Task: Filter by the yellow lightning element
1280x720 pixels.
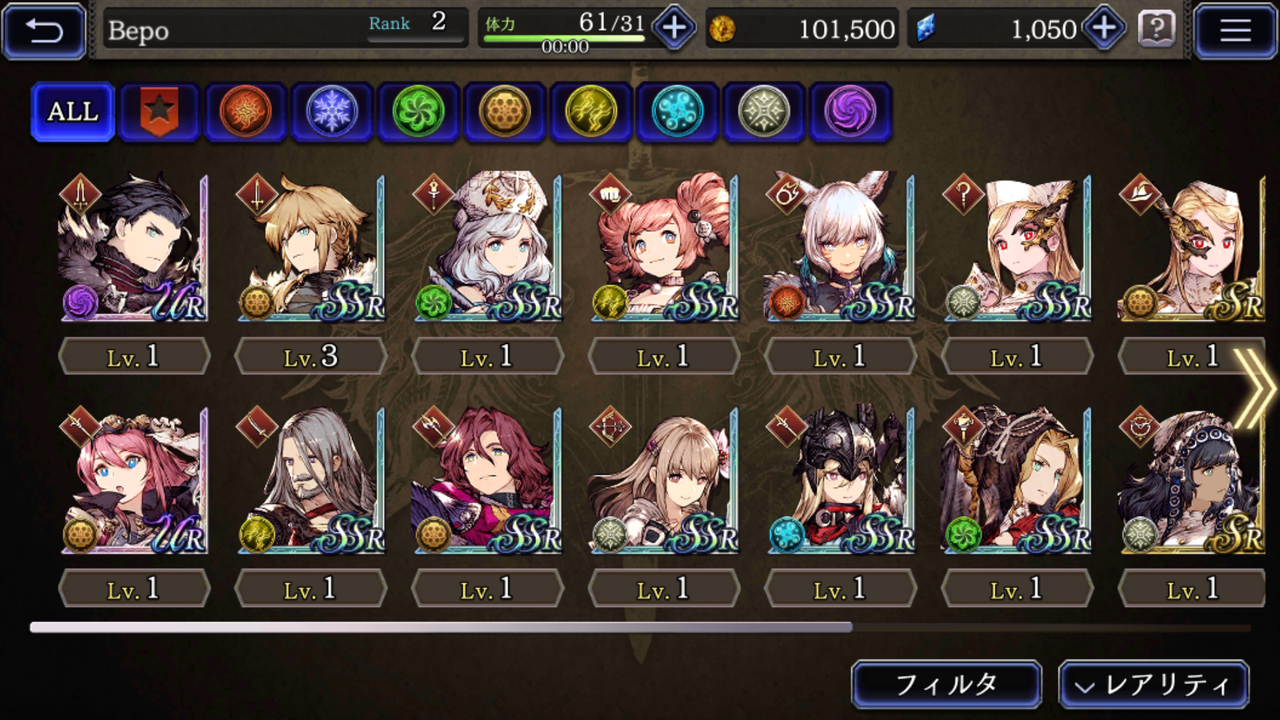Action: [590, 111]
